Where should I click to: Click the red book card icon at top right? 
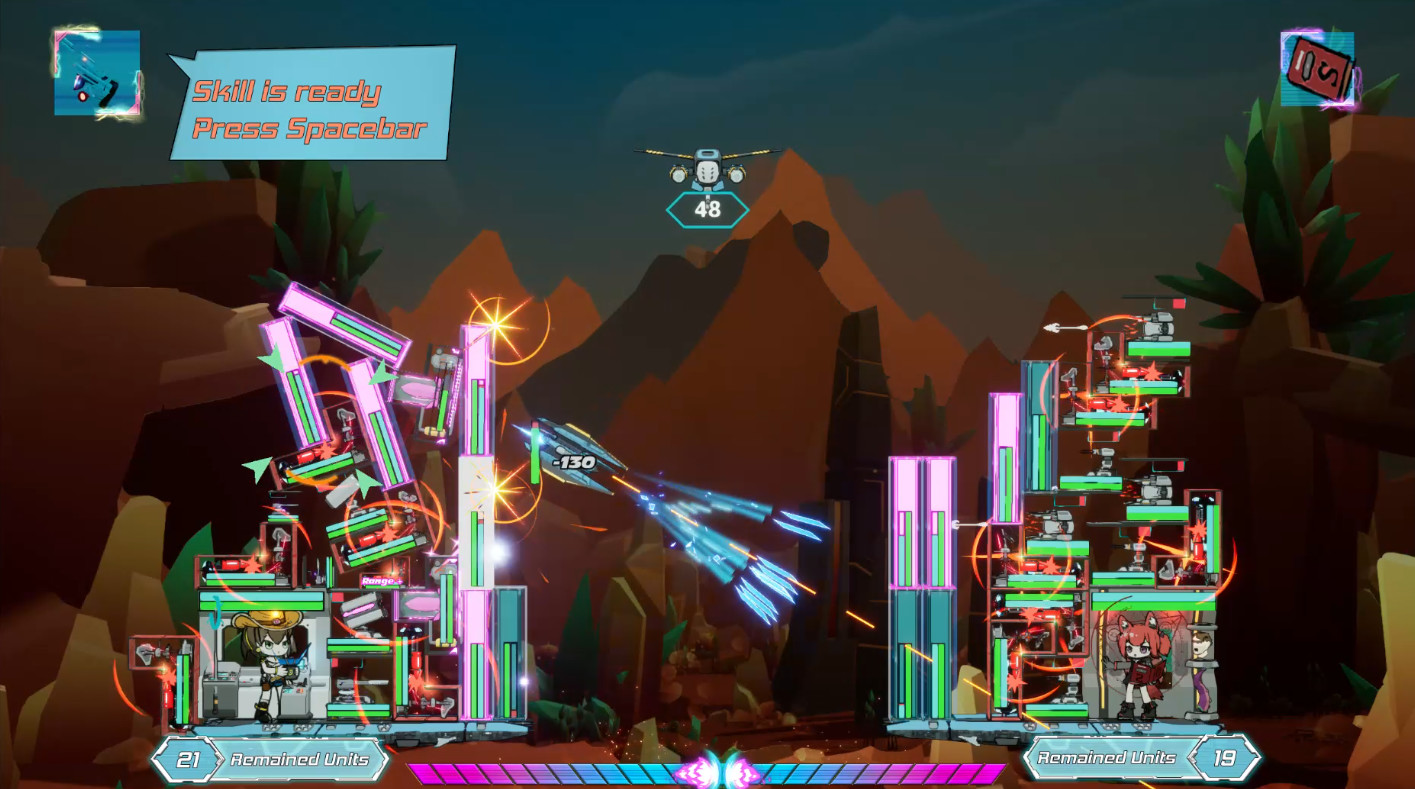tap(1318, 70)
